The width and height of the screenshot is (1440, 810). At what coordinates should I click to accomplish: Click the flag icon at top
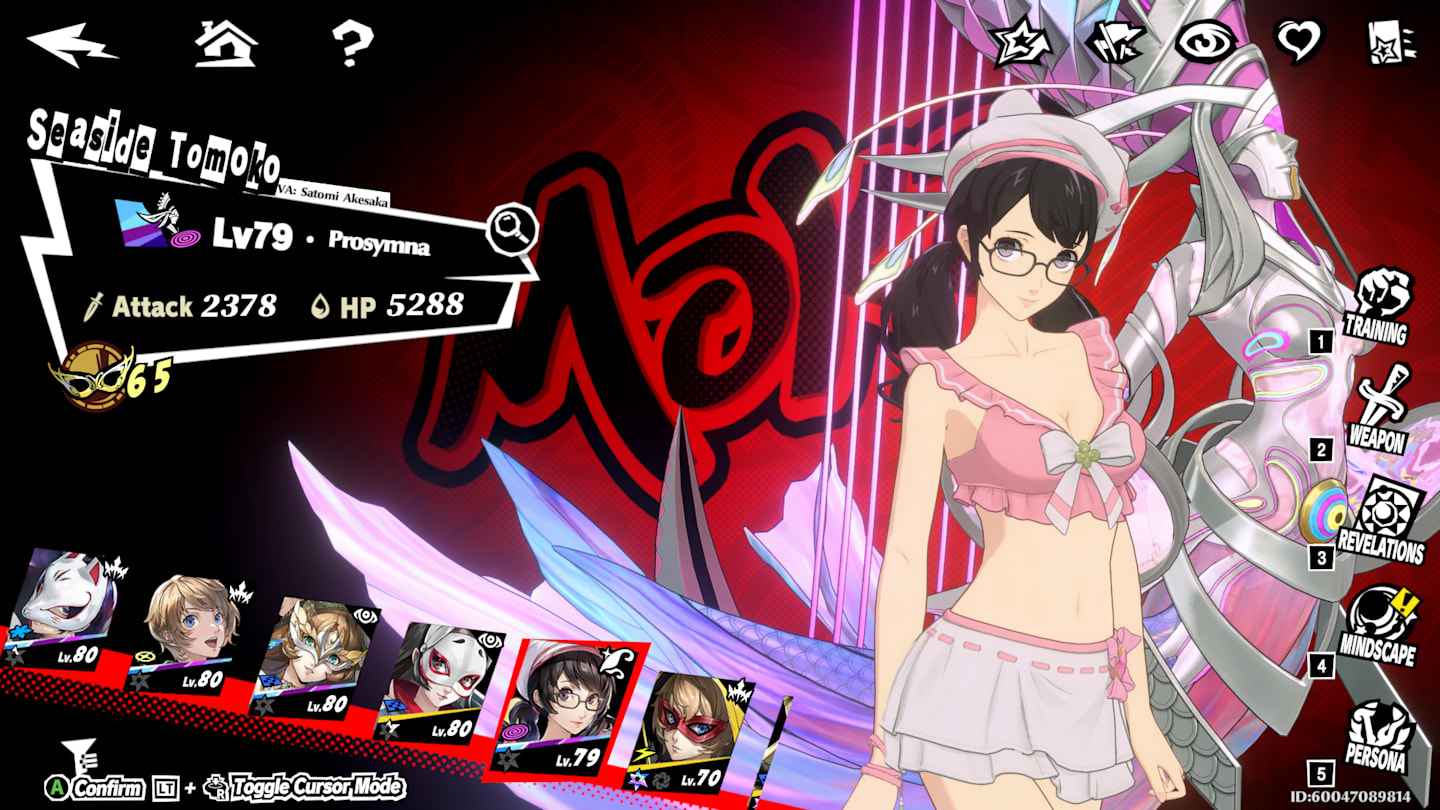[1115, 42]
